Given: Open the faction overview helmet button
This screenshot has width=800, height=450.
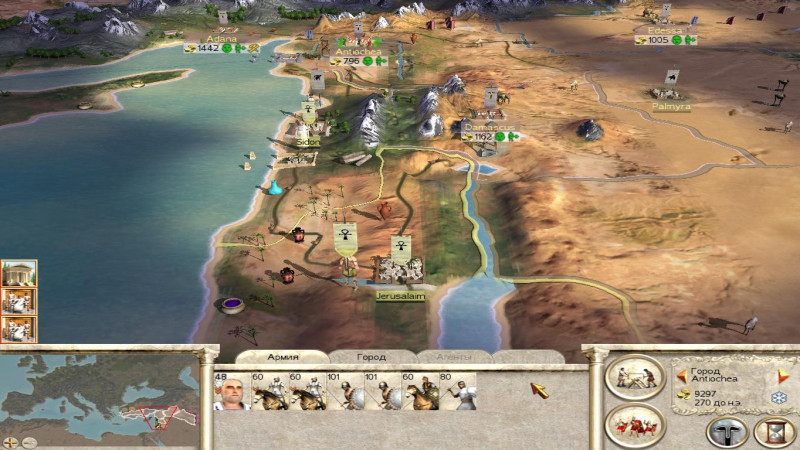Looking at the screenshot, I should pos(727,432).
